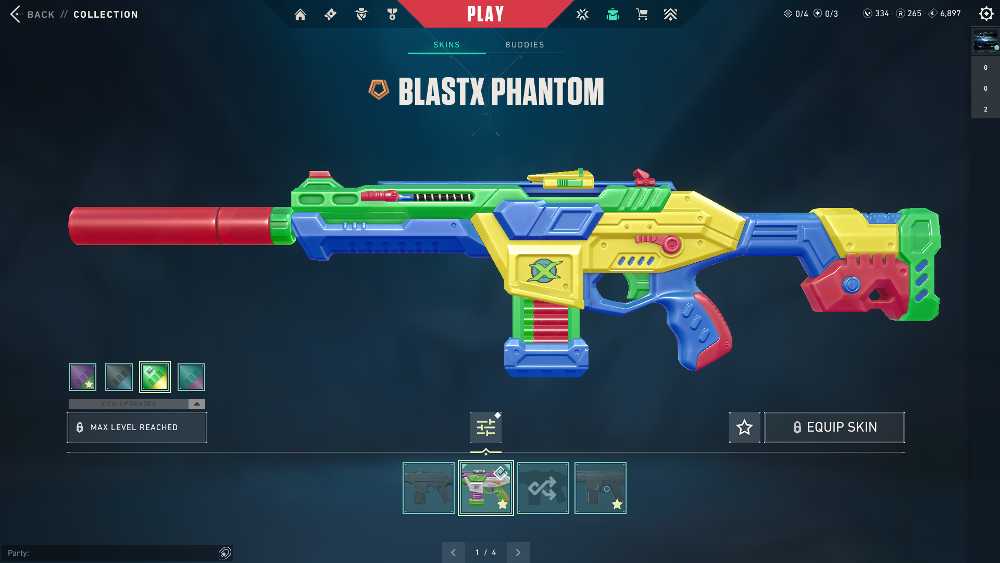Select the Skins tab

pos(446,45)
